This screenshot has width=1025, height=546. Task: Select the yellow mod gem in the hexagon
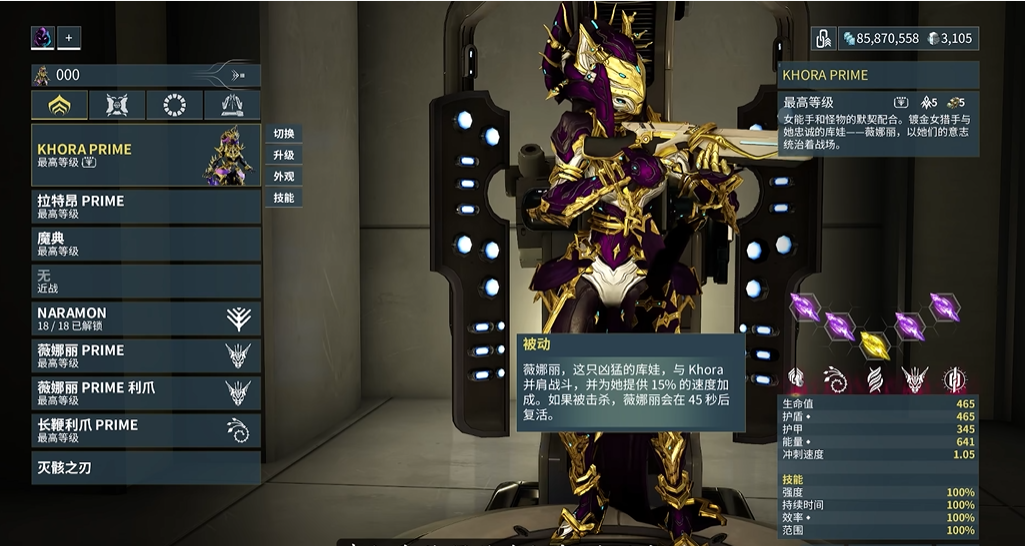(875, 345)
